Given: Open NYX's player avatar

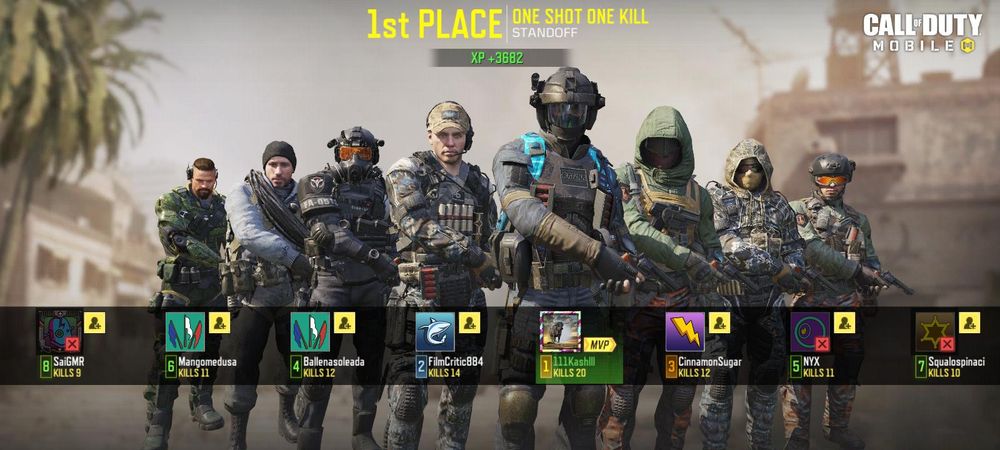Looking at the screenshot, I should [810, 332].
